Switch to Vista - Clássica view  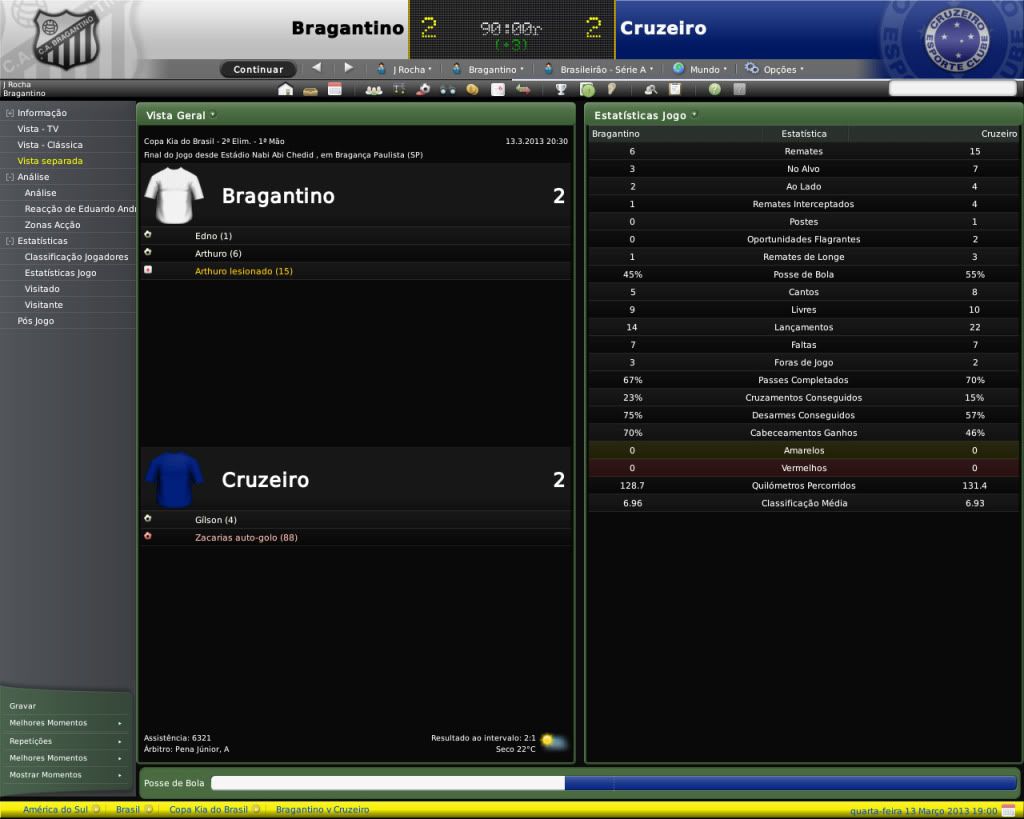pyautogui.click(x=50, y=145)
